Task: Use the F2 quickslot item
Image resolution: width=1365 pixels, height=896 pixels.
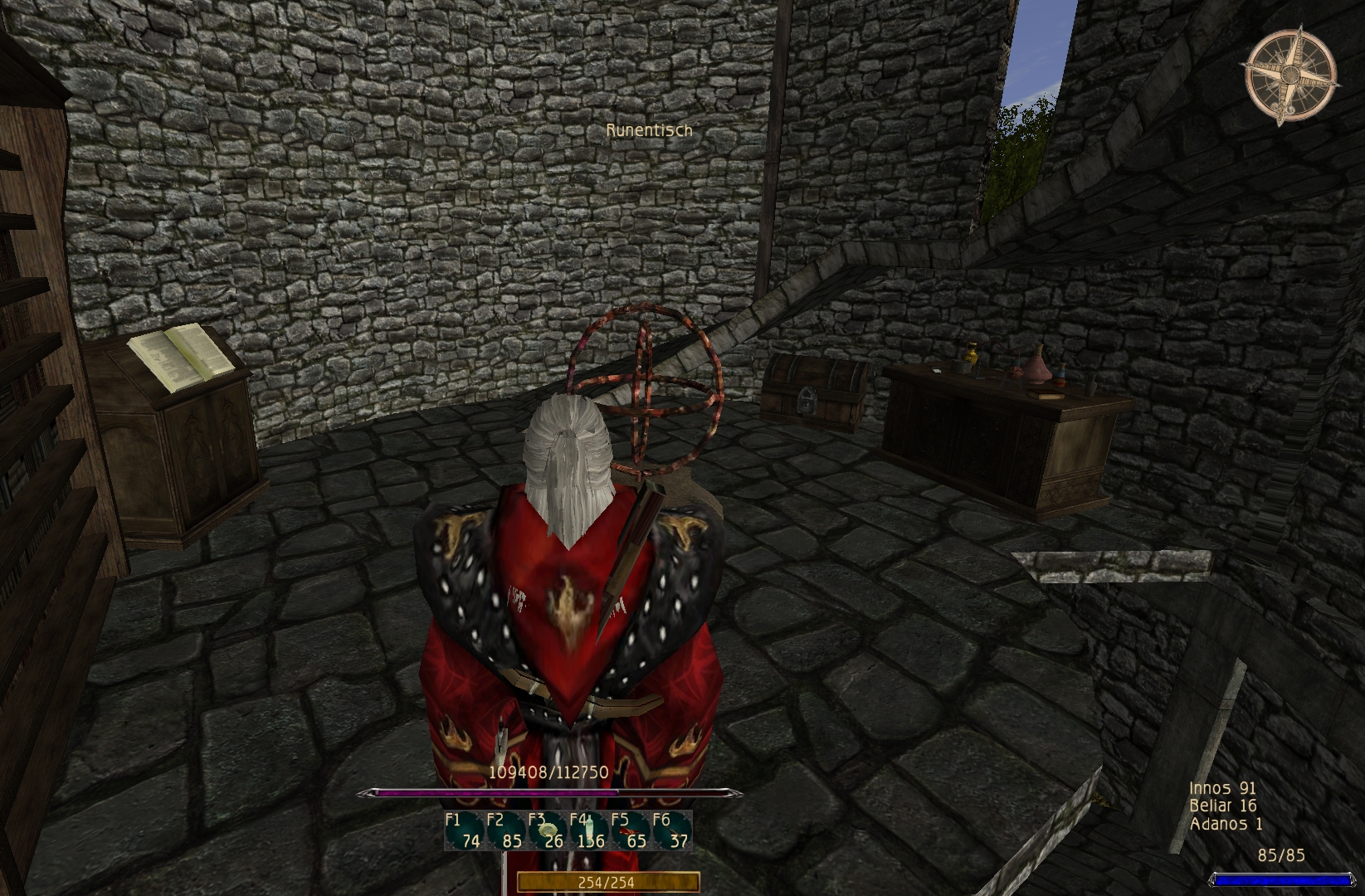Action: [505, 830]
